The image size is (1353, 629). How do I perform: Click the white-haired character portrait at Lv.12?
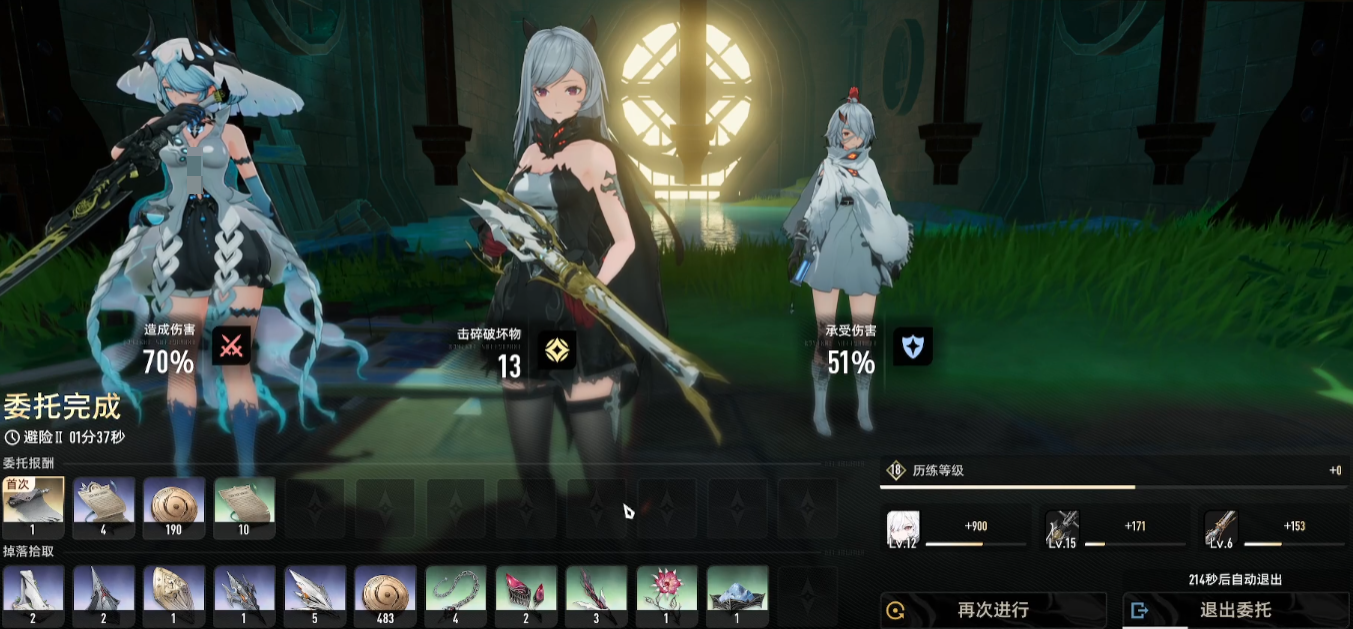[903, 528]
